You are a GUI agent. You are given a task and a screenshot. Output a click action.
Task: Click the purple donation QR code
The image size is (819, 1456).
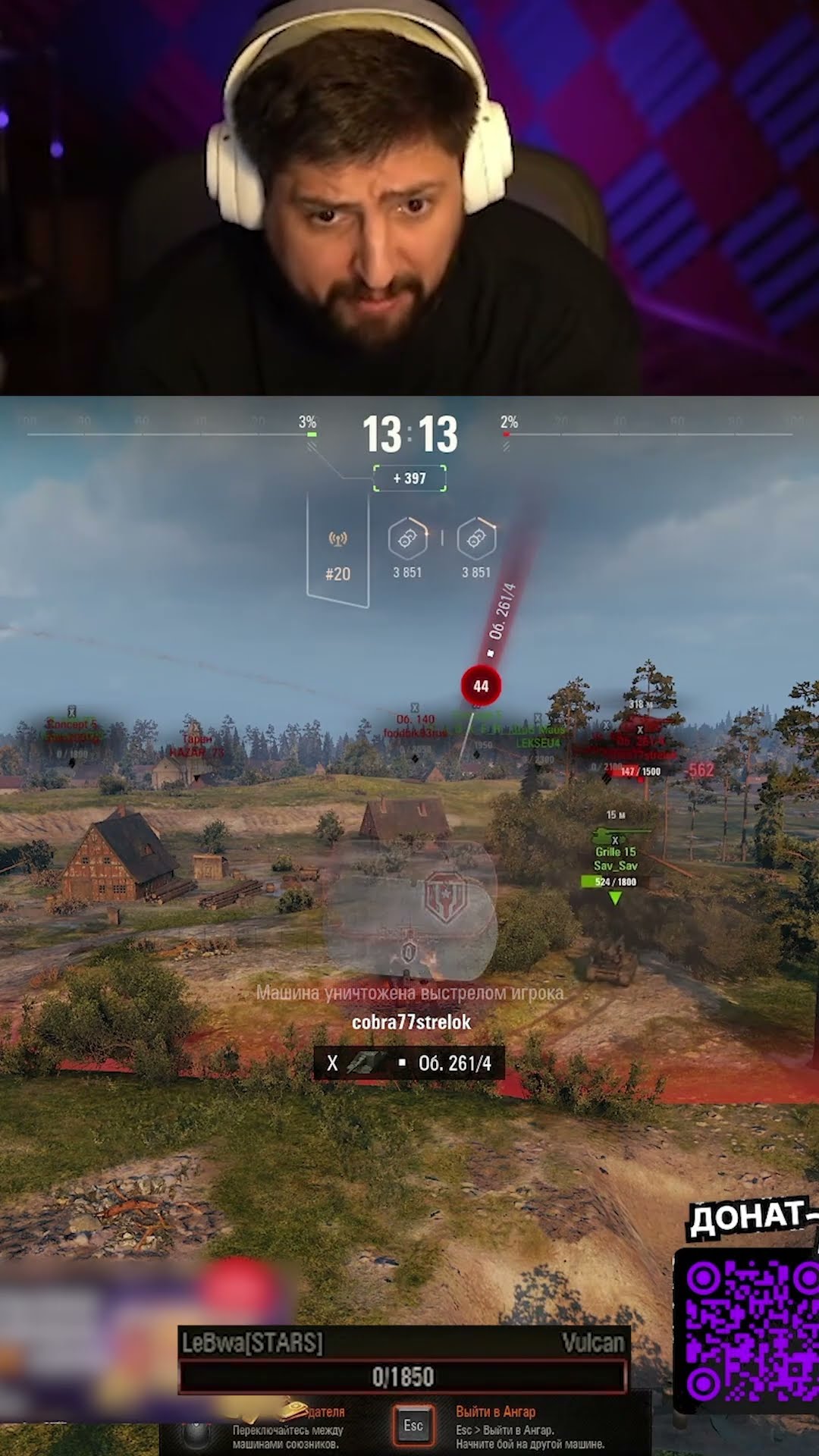click(x=751, y=1331)
